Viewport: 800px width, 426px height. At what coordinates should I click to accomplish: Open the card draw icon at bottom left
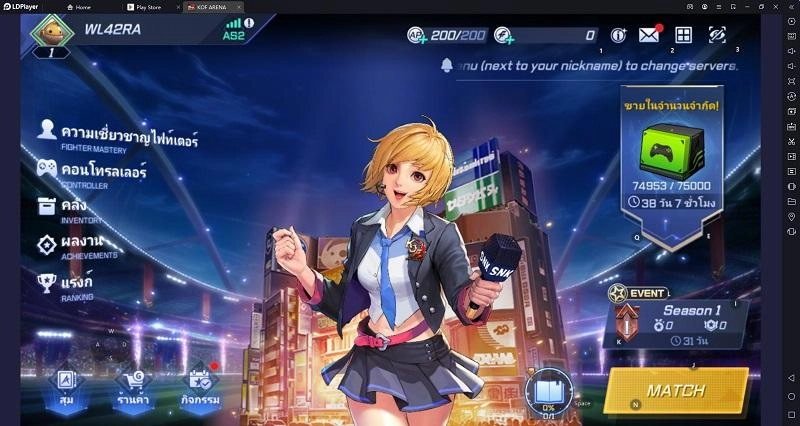[65, 384]
